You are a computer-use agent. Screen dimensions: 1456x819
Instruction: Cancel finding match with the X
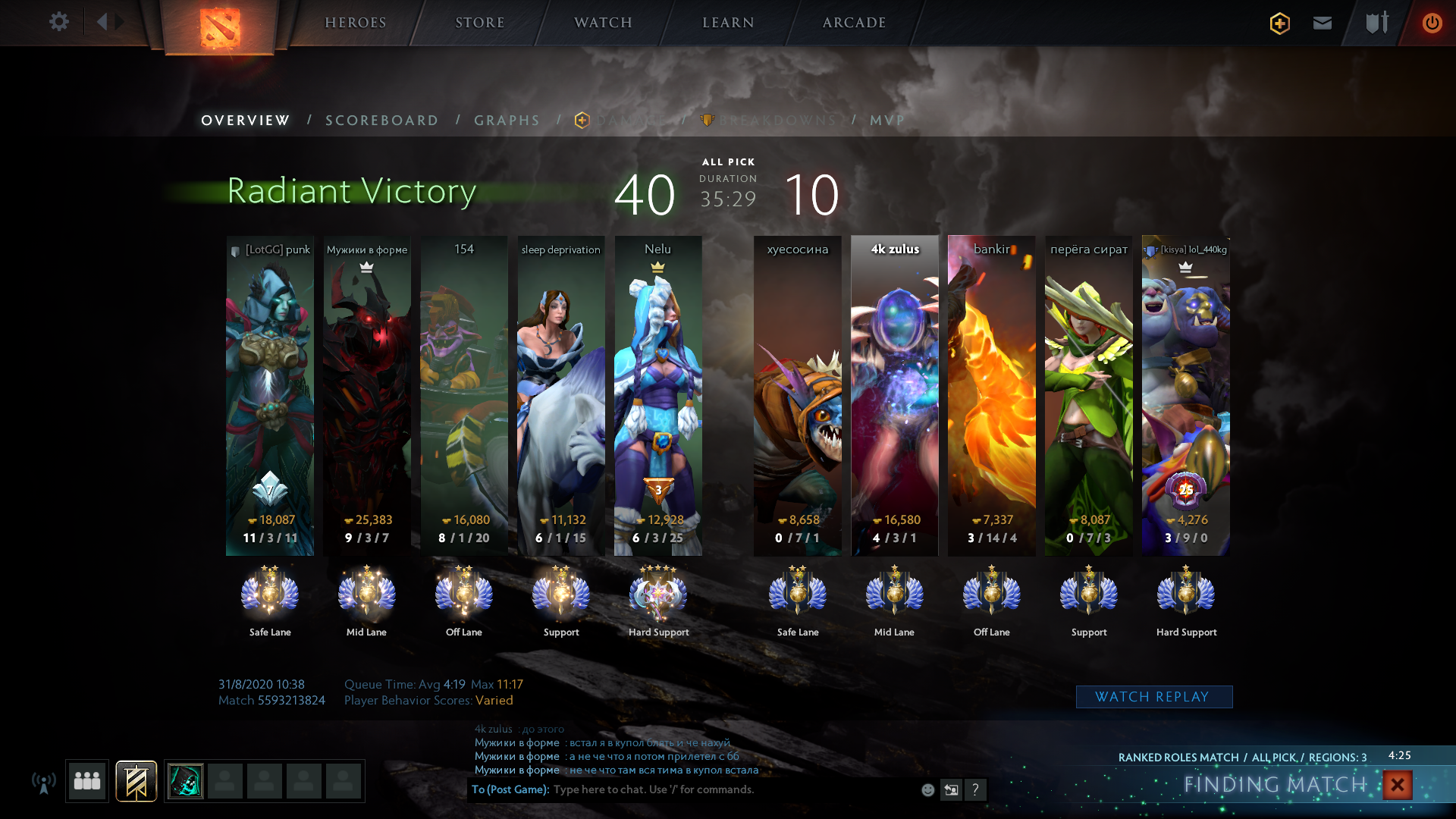1398,785
